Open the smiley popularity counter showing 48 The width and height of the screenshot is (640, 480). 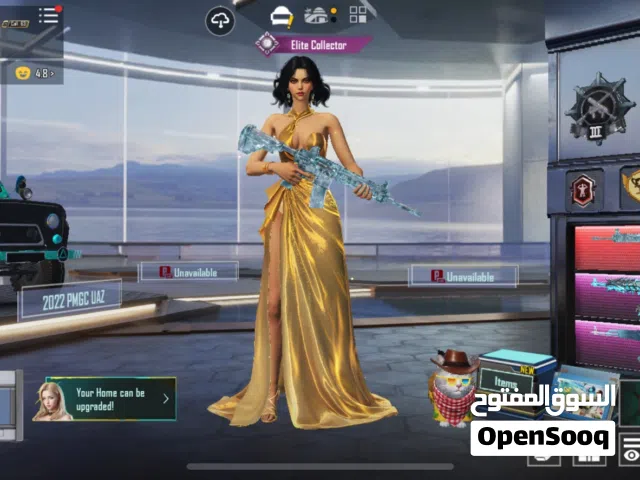pos(33,73)
